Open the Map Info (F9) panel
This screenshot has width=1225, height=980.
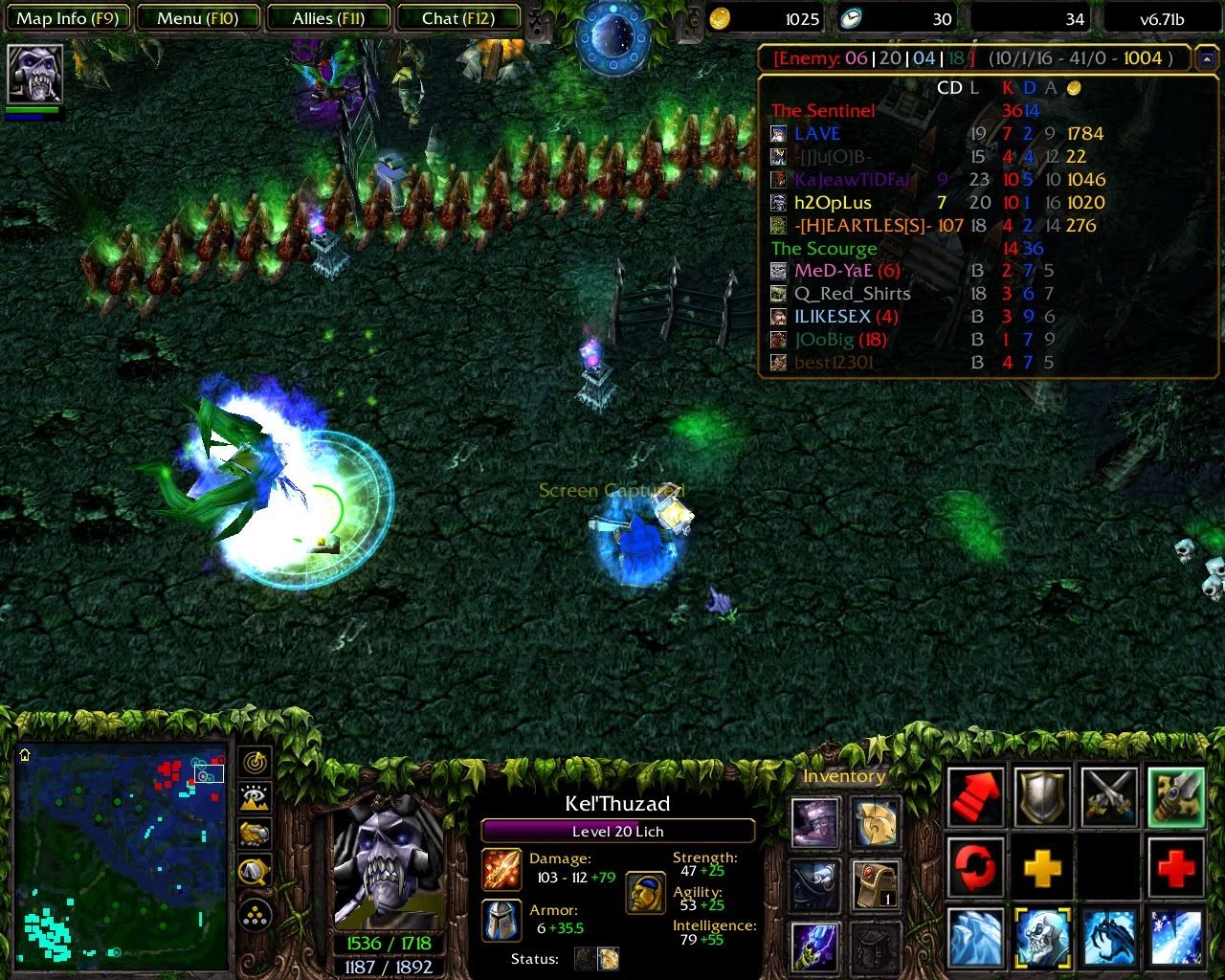65,18
